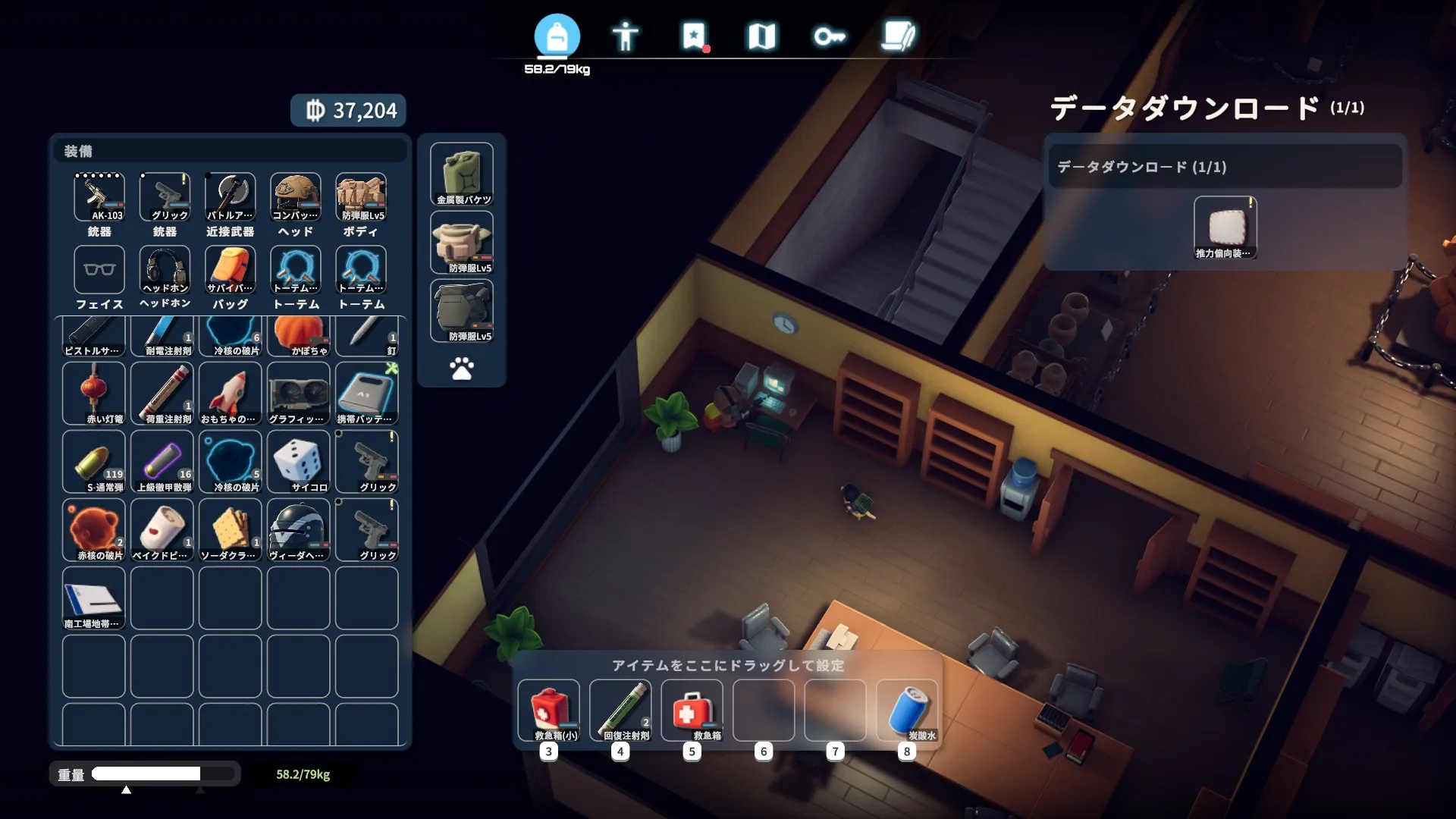
Task: Open the key tab
Action: [829, 36]
